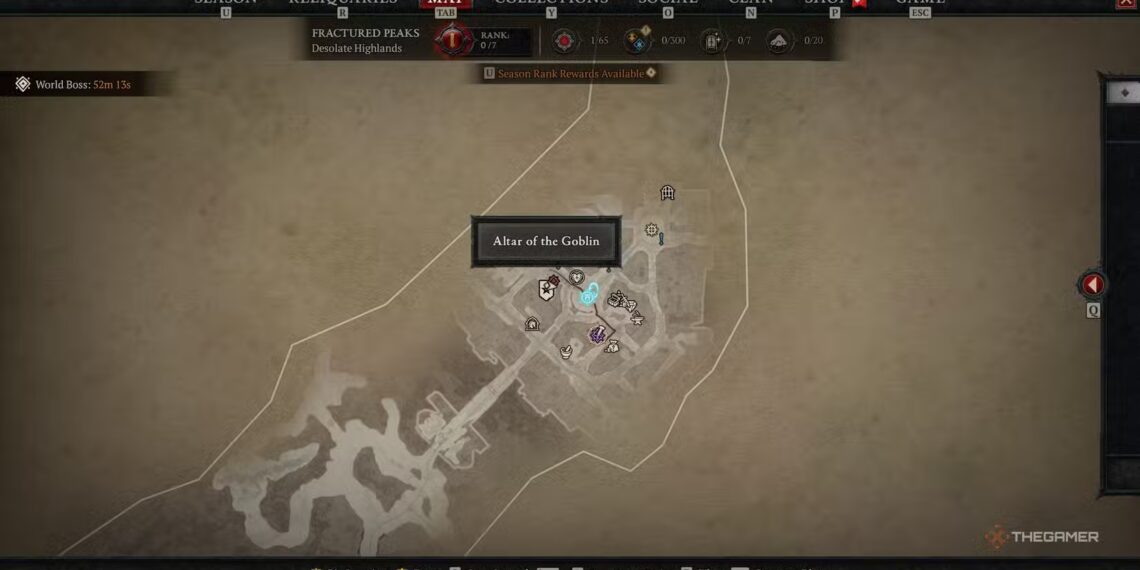Select the healer heart marker

(576, 277)
